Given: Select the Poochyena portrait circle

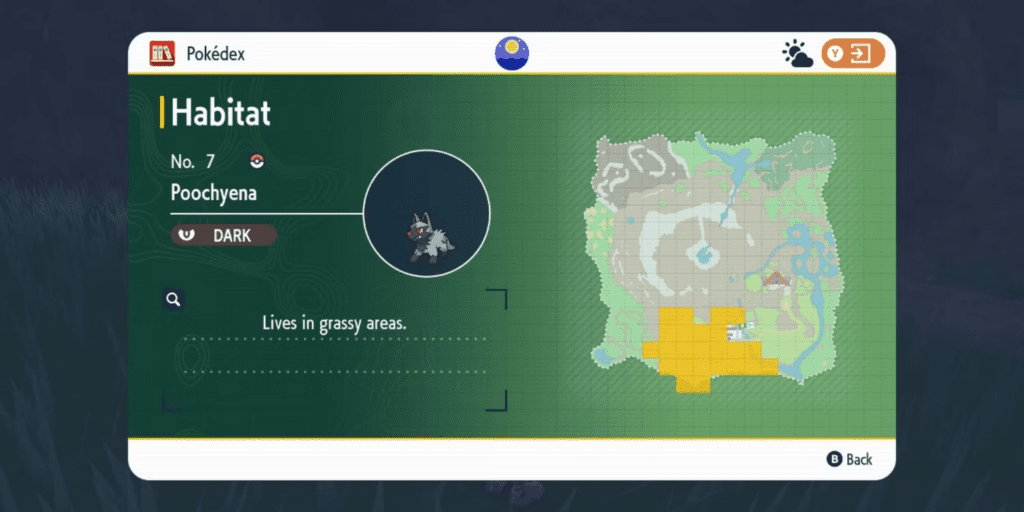Looking at the screenshot, I should tap(425, 213).
